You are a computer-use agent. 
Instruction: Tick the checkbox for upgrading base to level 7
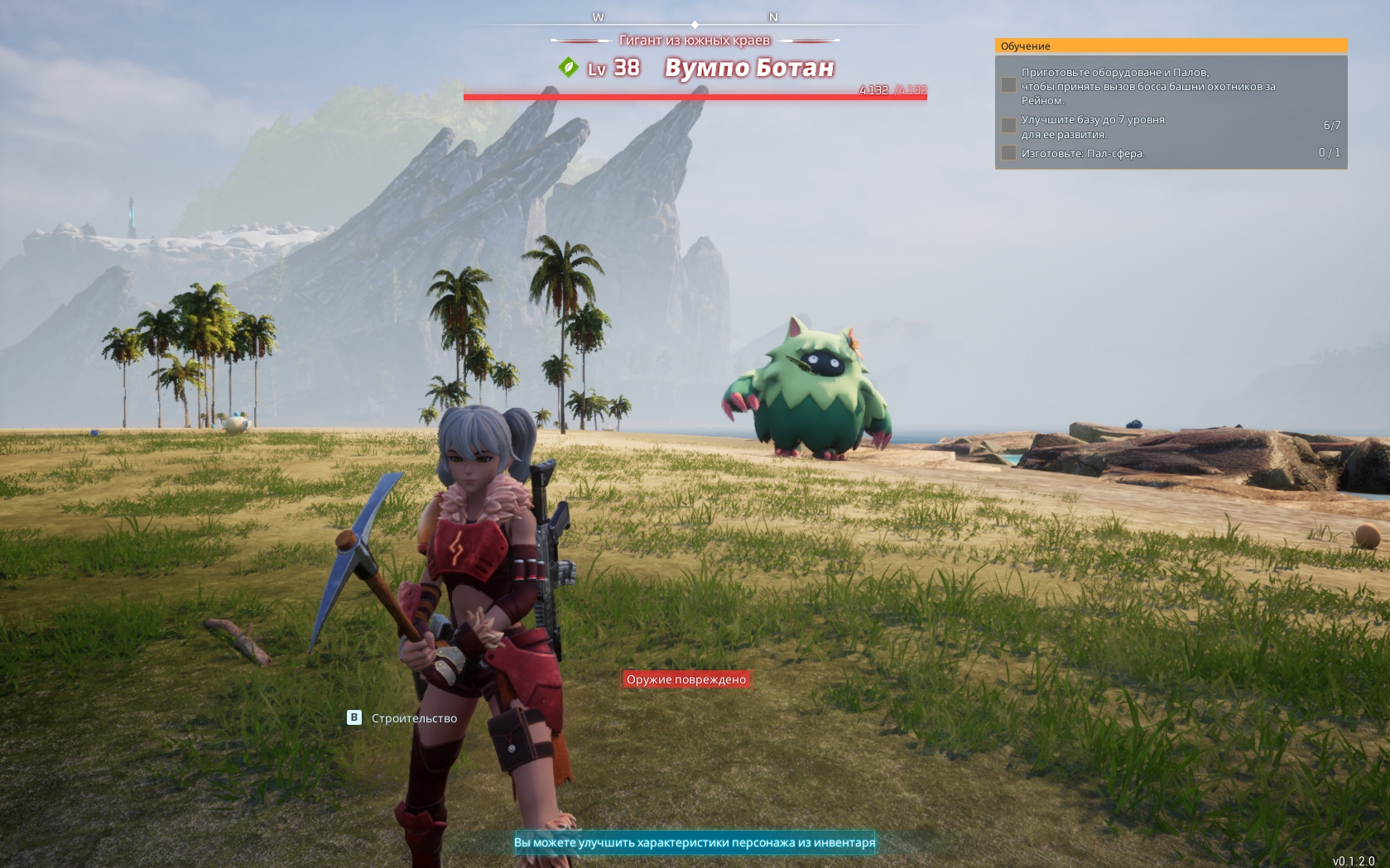click(1008, 125)
